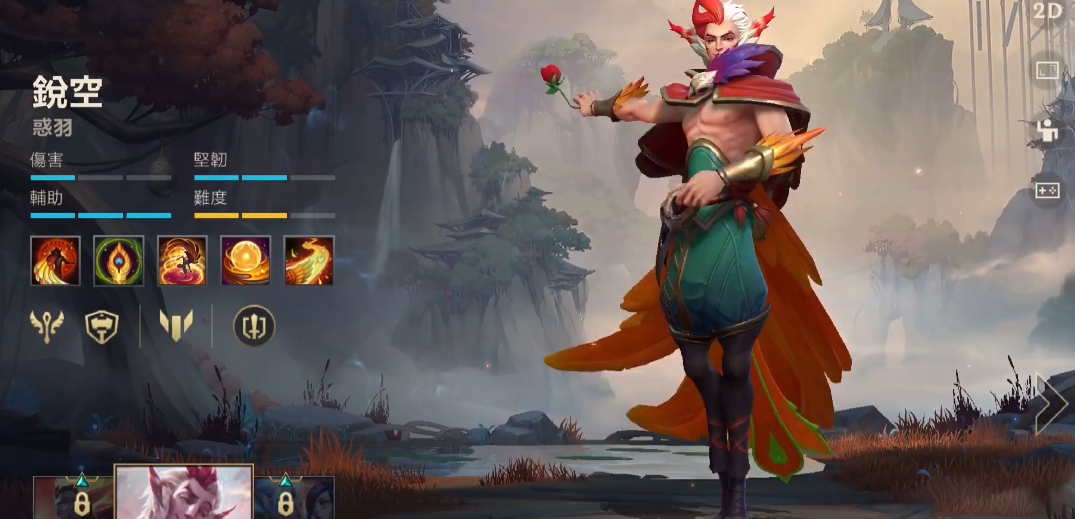The width and height of the screenshot is (1075, 519).
Task: Select the glowing golden orb ability icon
Action: [x=245, y=260]
